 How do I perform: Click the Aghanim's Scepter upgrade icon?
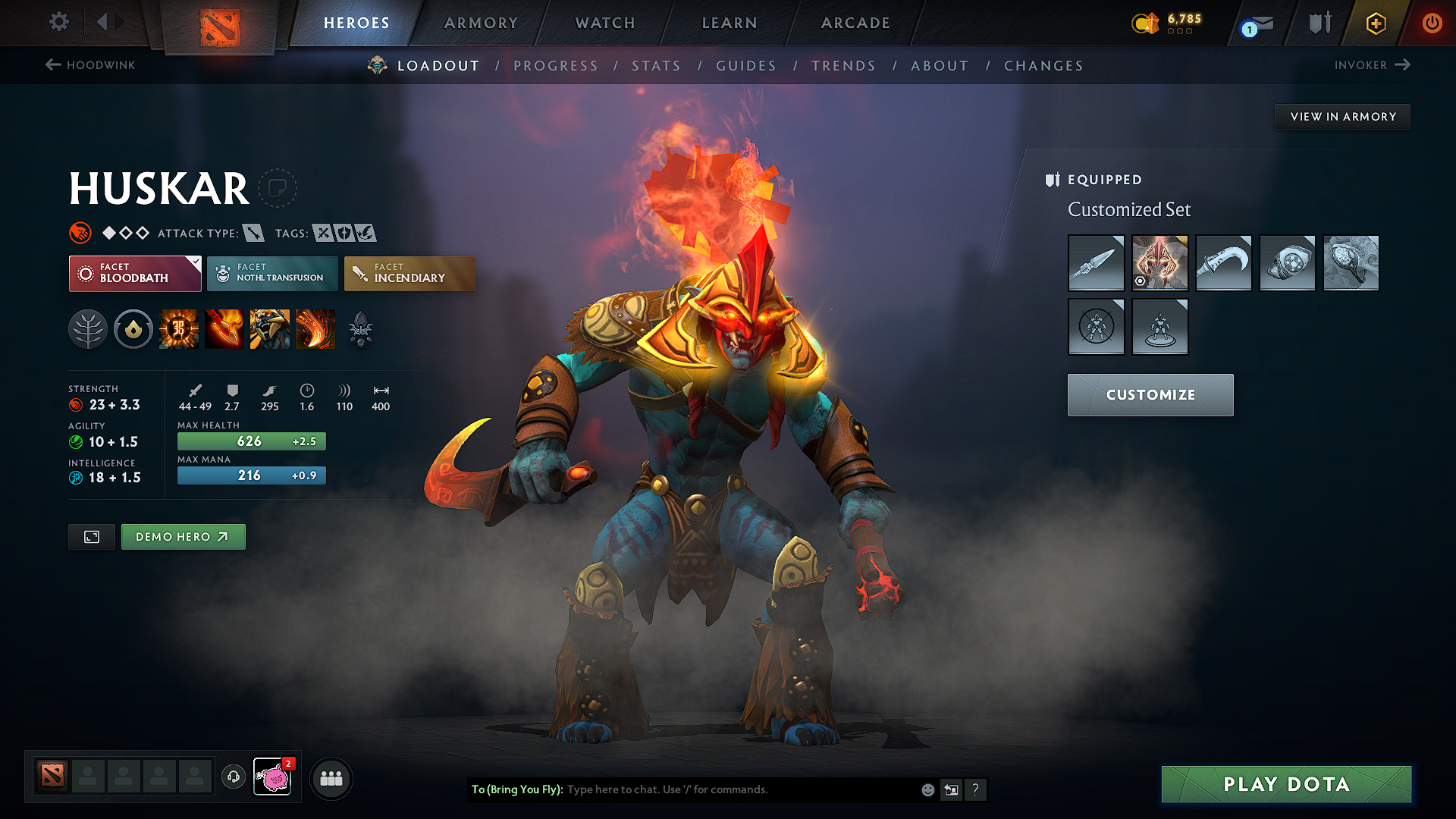(x=361, y=328)
